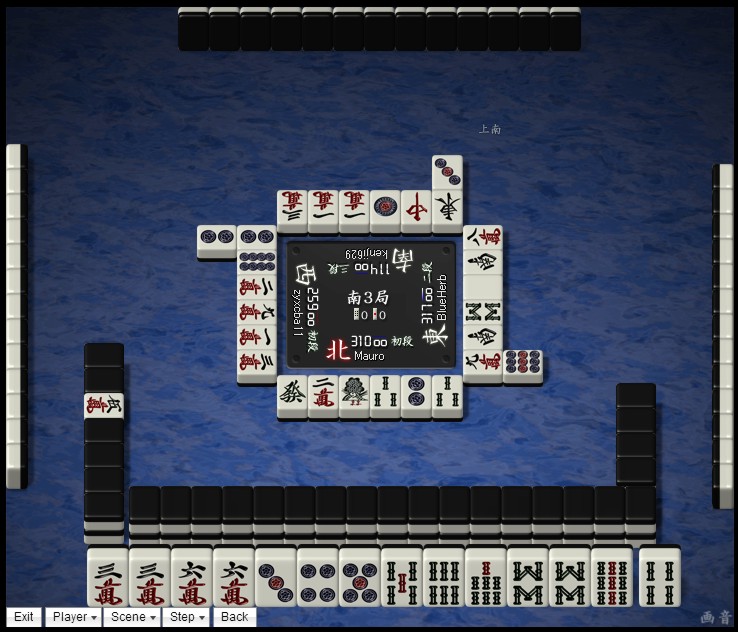Choose the six-bamboo tile in hand
This screenshot has height=632, width=738.
(x=443, y=578)
